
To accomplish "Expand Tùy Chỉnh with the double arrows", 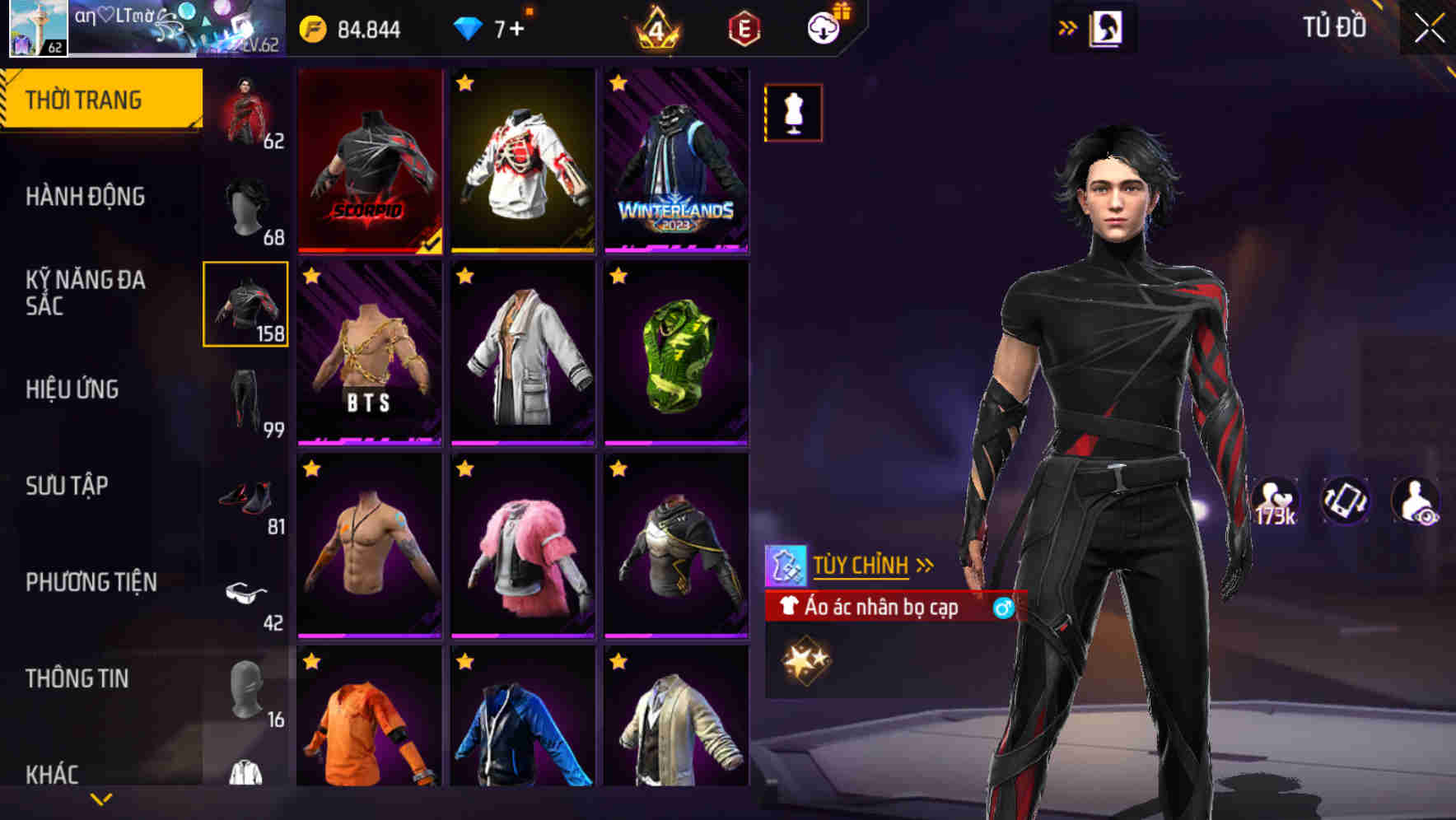I will pyautogui.click(x=923, y=565).
